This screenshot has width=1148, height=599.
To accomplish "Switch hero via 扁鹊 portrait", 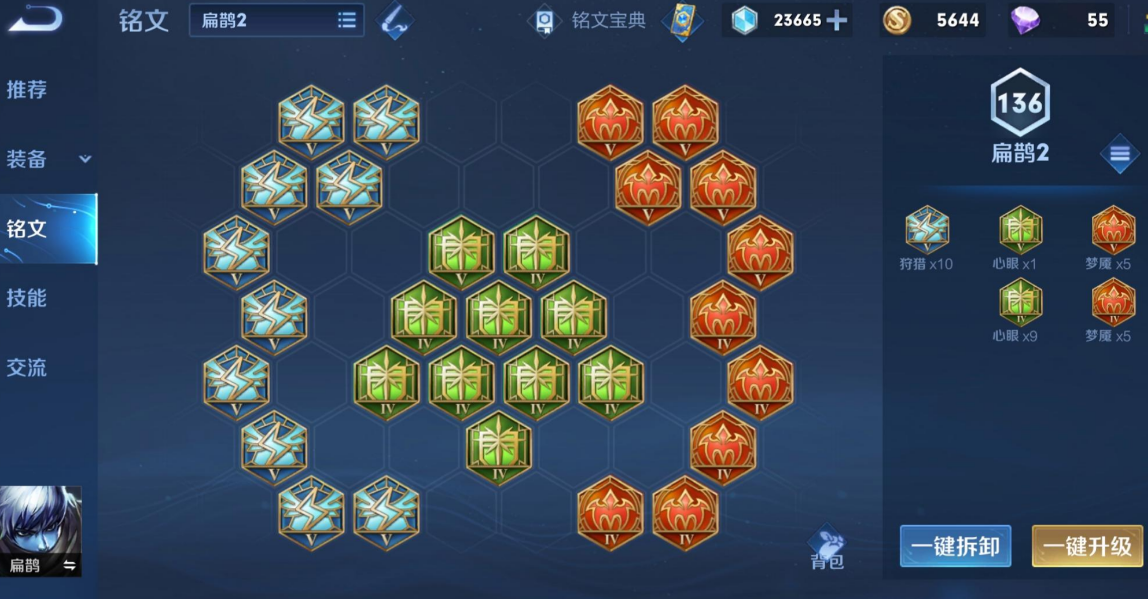I will (41, 531).
